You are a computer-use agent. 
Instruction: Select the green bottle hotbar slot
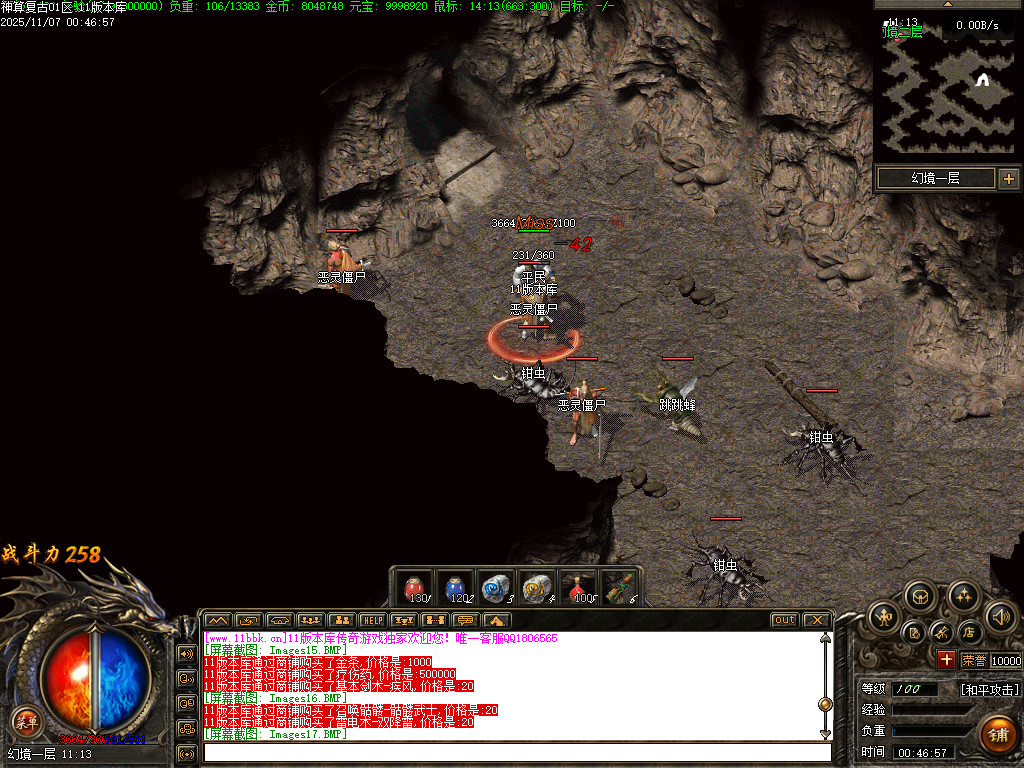(x=620, y=589)
